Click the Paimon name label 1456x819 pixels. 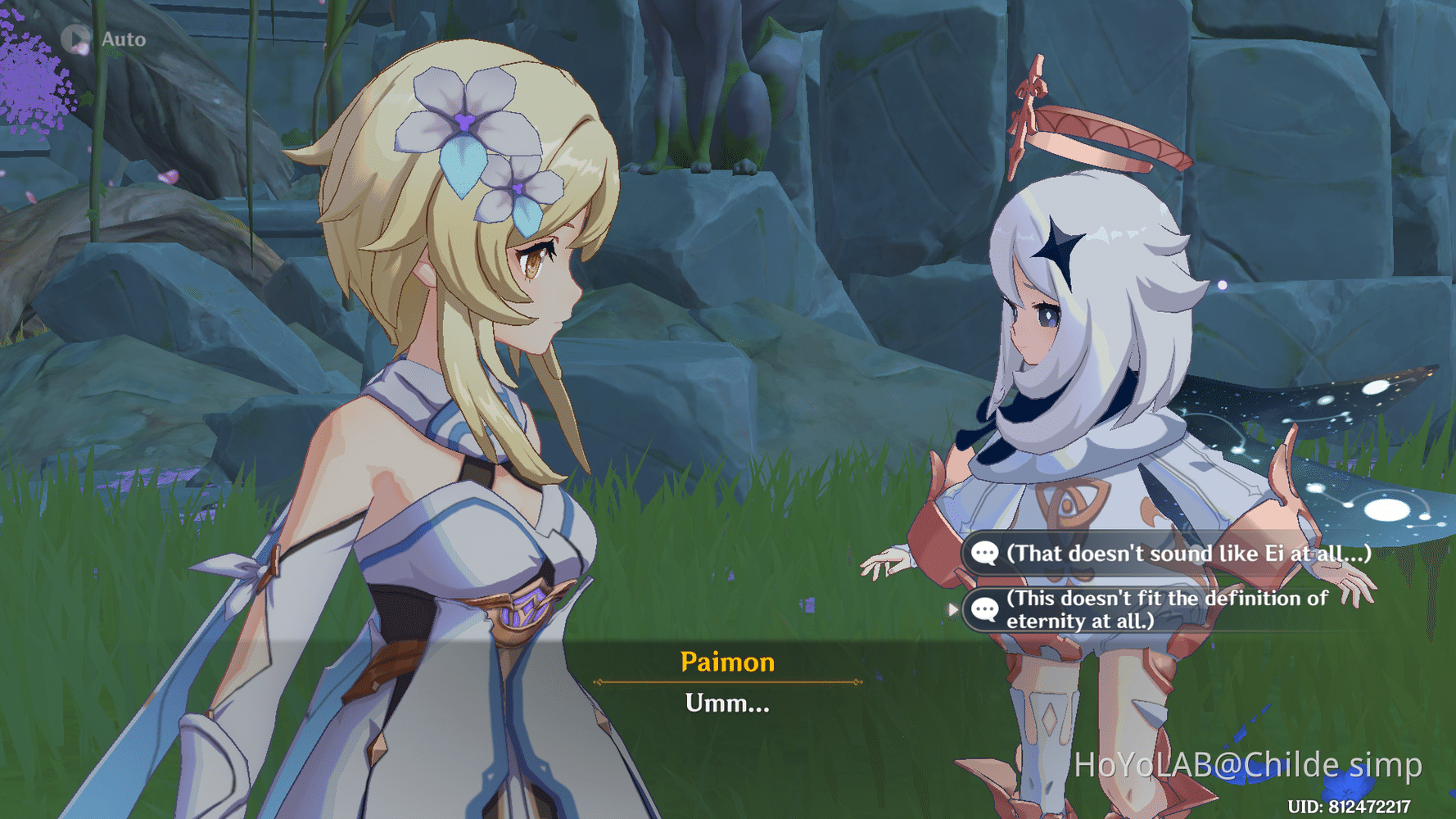click(x=727, y=662)
